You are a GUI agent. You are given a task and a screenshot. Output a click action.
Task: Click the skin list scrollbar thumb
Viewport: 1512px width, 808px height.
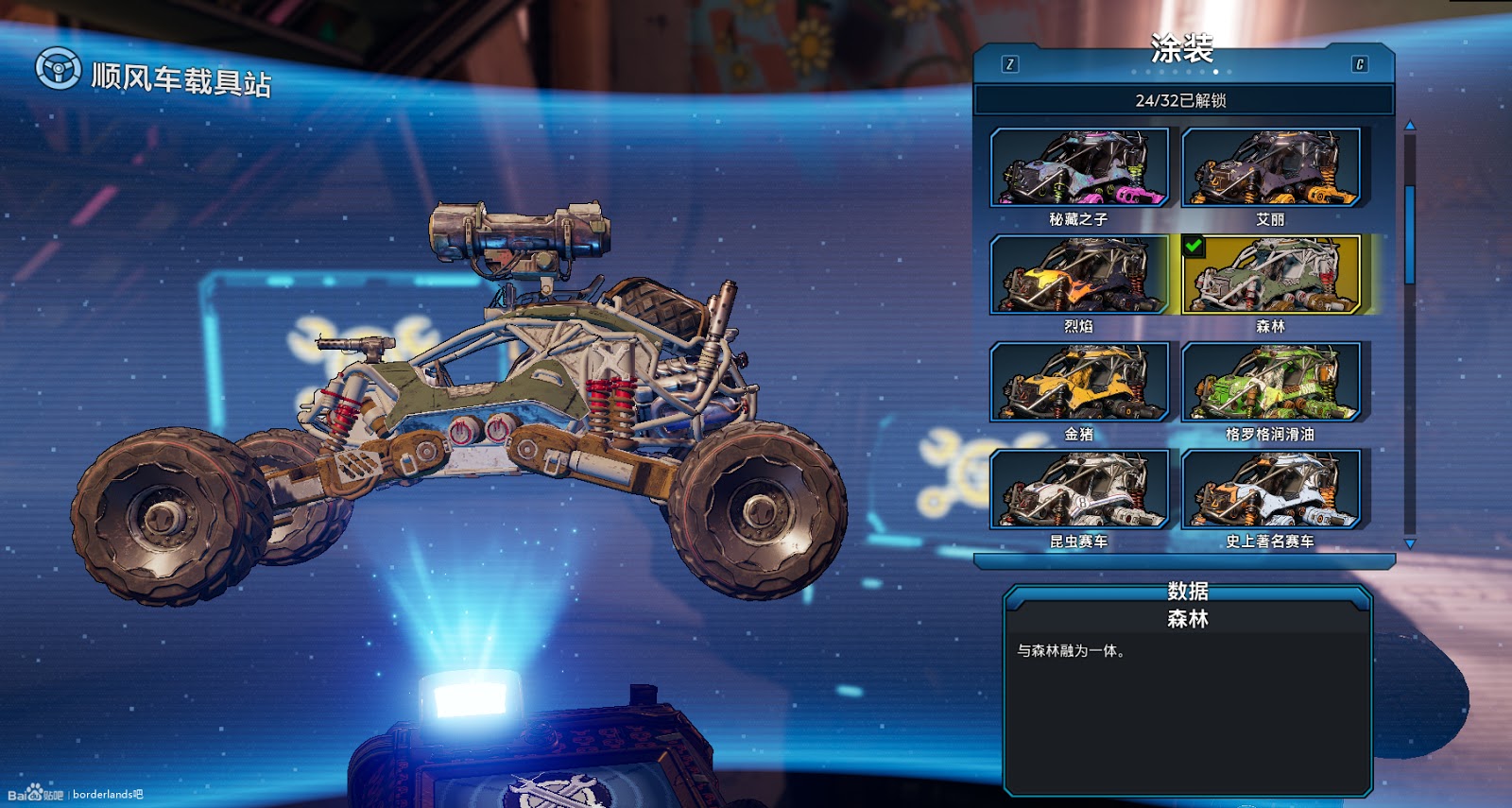[1410, 234]
